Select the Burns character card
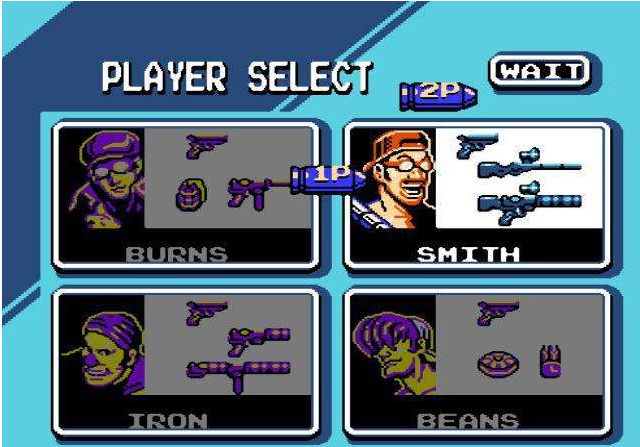Screen dimensions: 640x447 click(186, 195)
